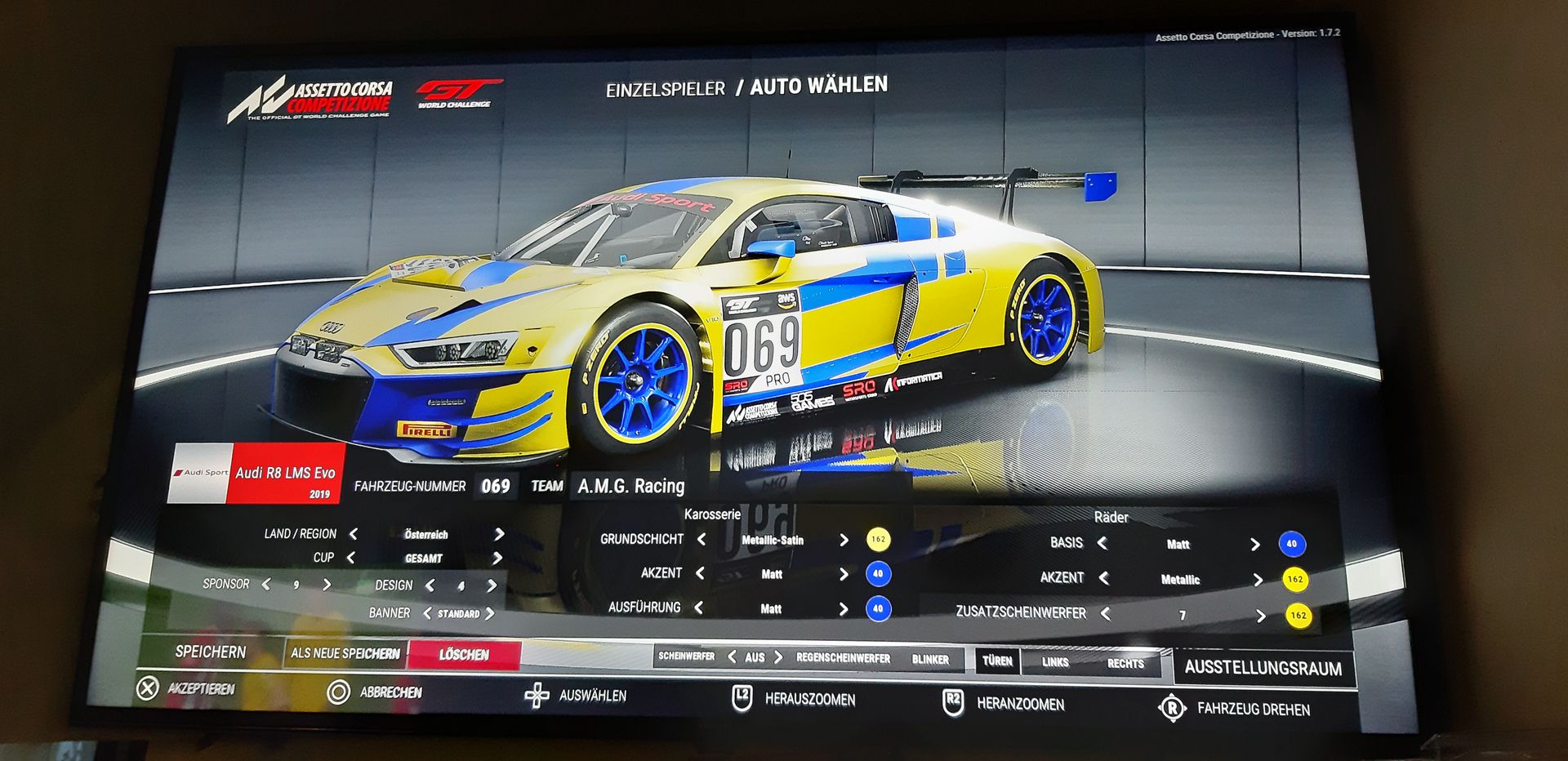Screen dimensions: 1568x761
Task: Activate the Blinker indicators
Action: [x=930, y=660]
